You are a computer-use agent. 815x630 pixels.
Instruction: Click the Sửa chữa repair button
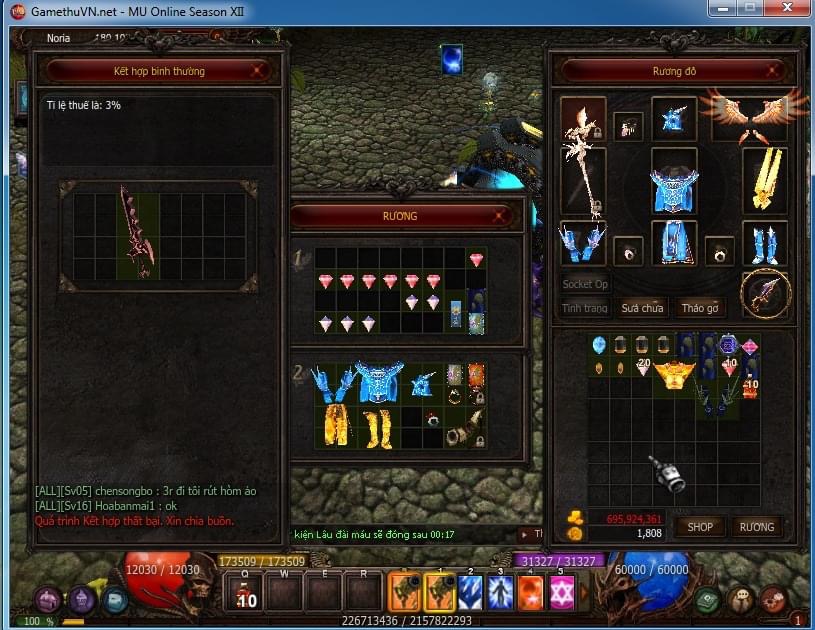point(641,308)
